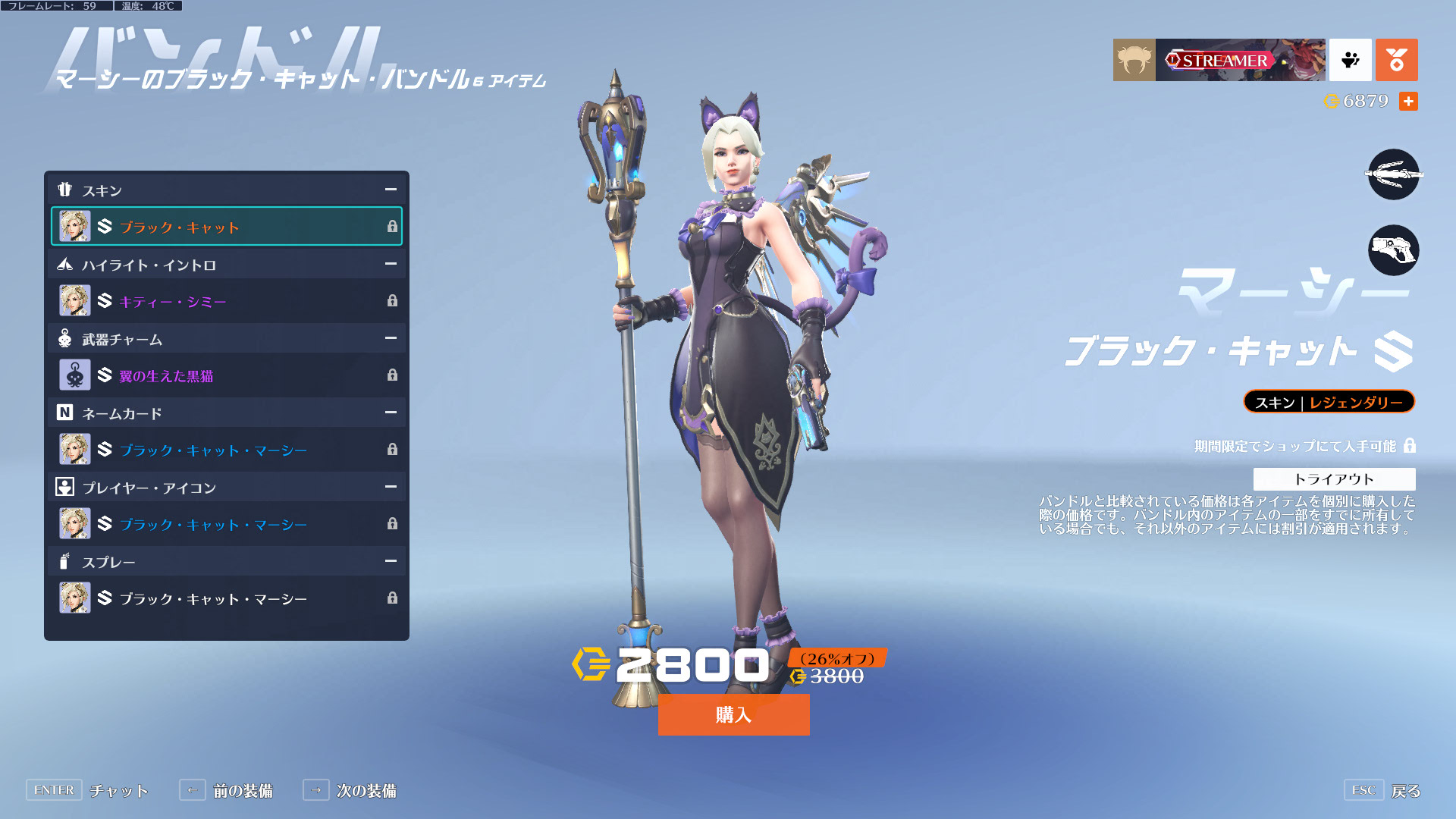Viewport: 1456px width, 819px height.
Task: Collapse the ハイライト・イントロ category
Action: tap(391, 264)
